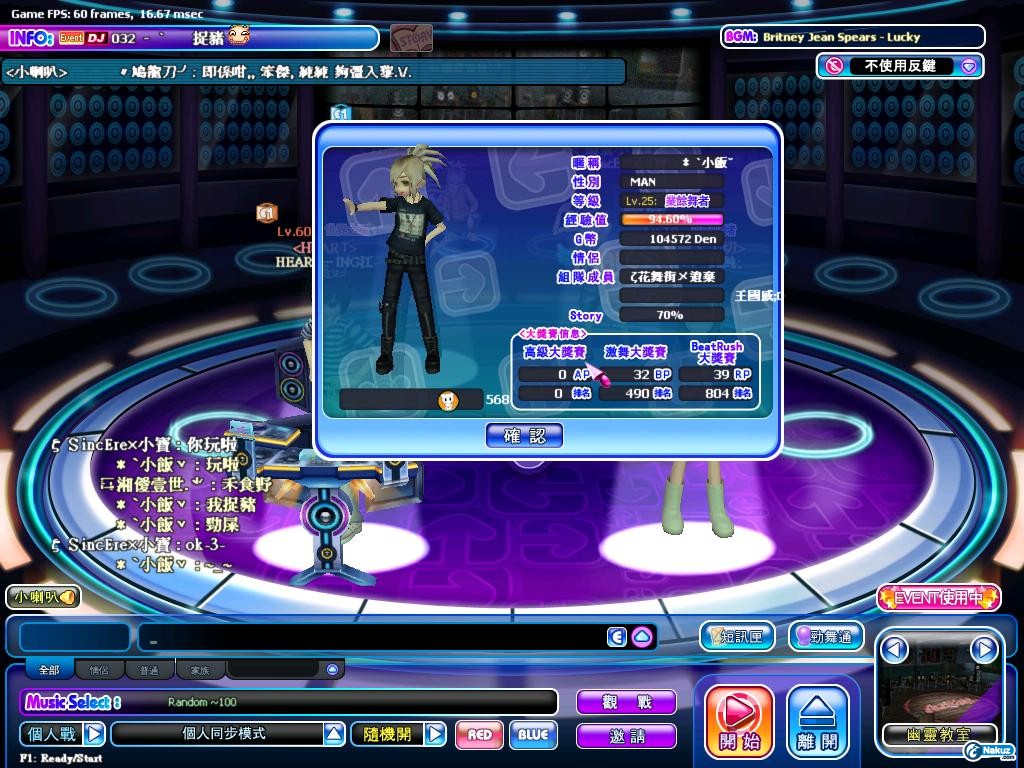Change the 個人戰 battle mode arrow
Viewport: 1024px width, 768px height.
click(x=93, y=734)
